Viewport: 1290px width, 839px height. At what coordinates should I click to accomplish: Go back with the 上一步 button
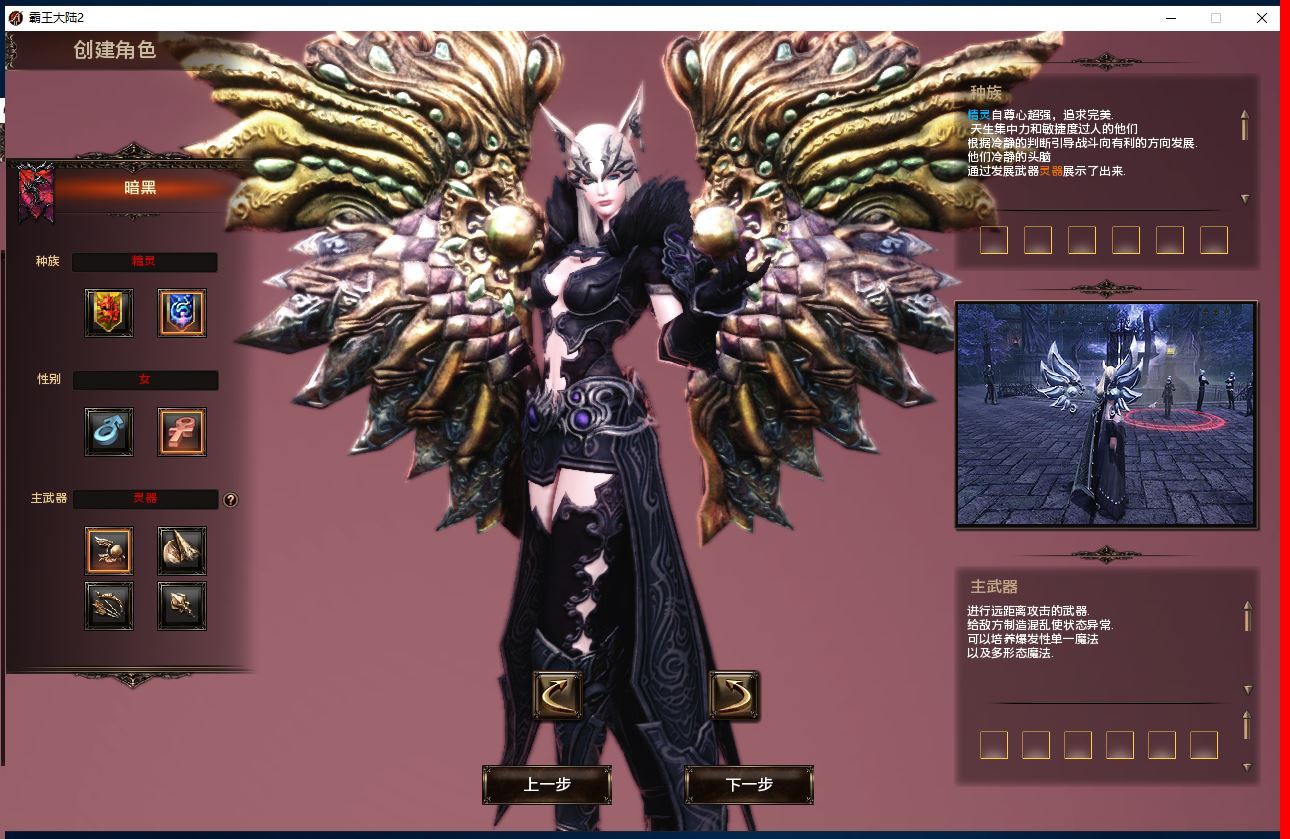tap(547, 785)
